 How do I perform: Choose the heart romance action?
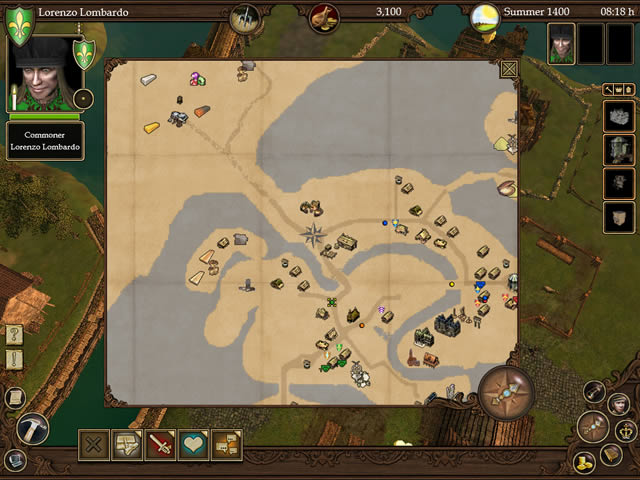click(x=193, y=444)
